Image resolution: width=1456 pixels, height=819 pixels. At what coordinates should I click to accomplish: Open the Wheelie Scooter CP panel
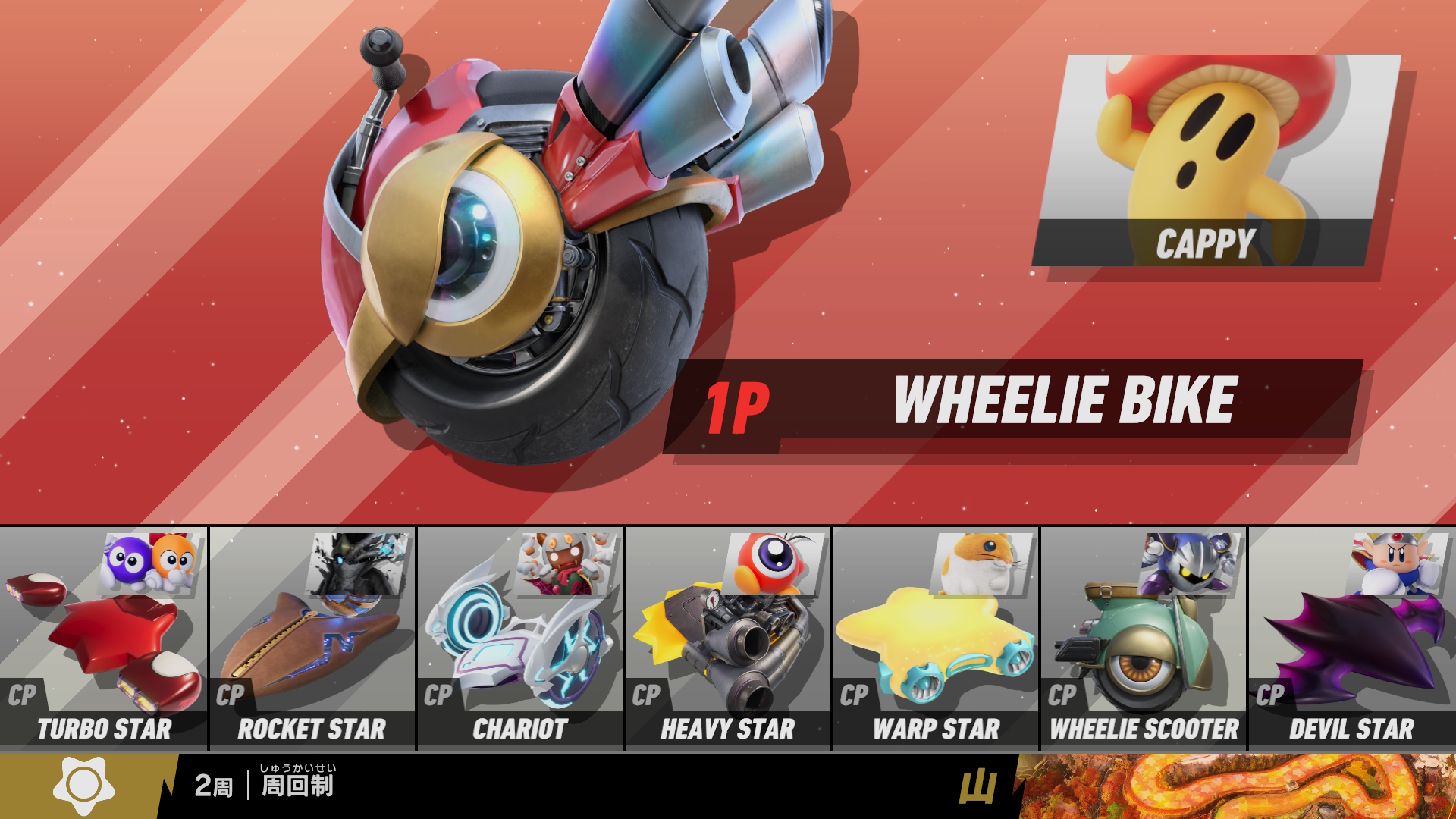coord(1144,639)
